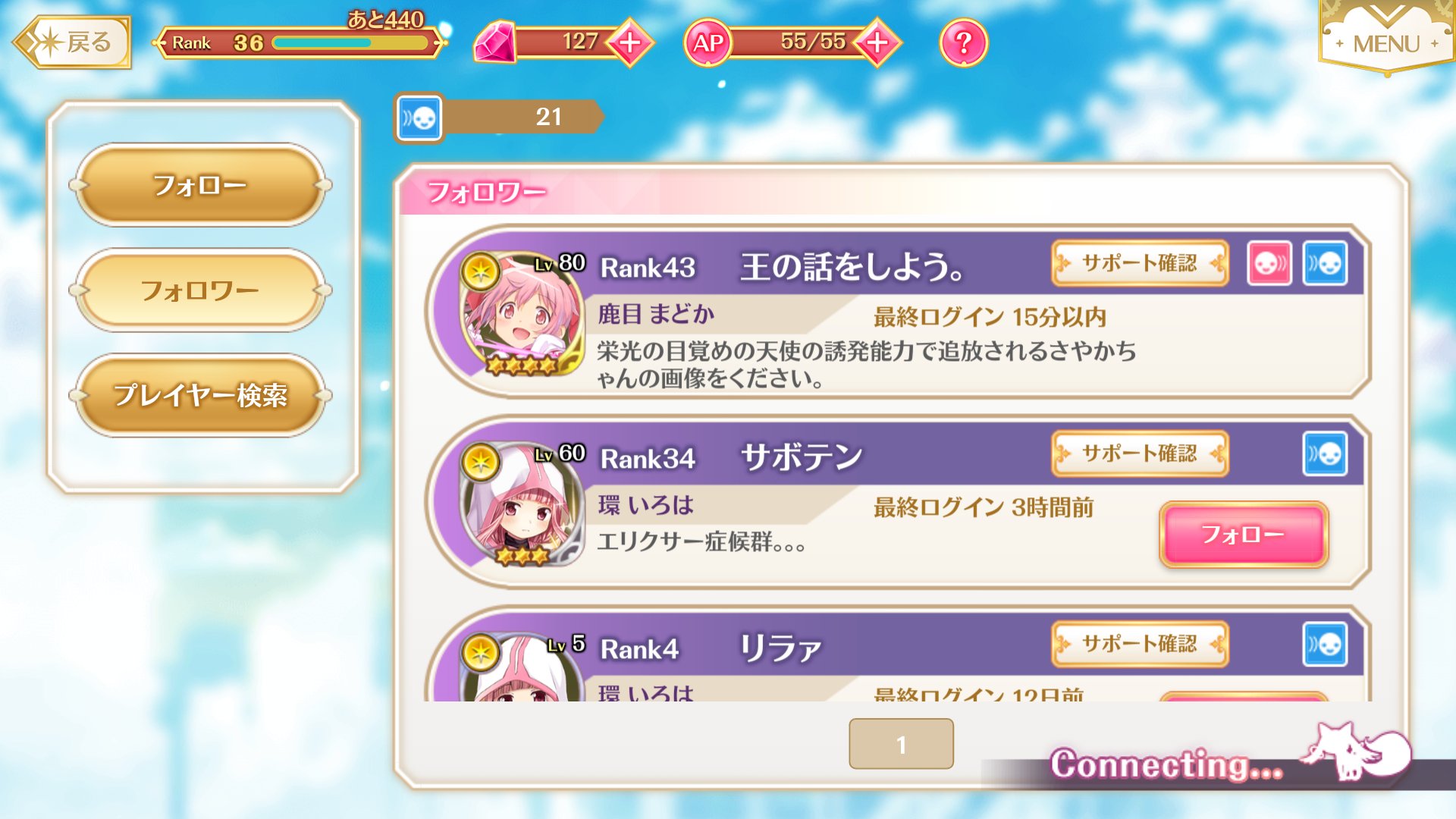1456x819 pixels.
Task: Open サポート確認 for Rank43 player
Action: tap(1140, 263)
